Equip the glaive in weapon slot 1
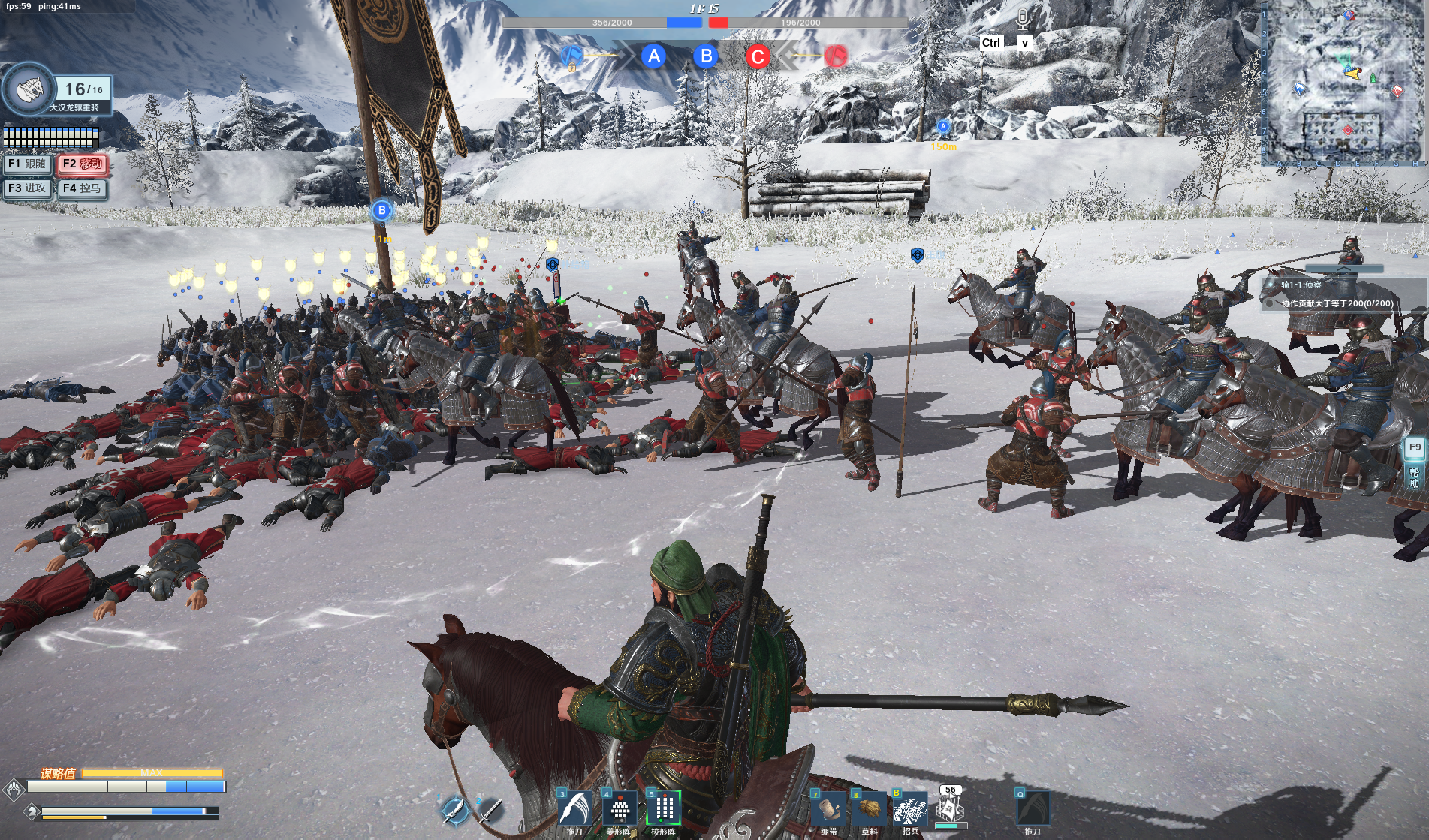 pos(454,809)
